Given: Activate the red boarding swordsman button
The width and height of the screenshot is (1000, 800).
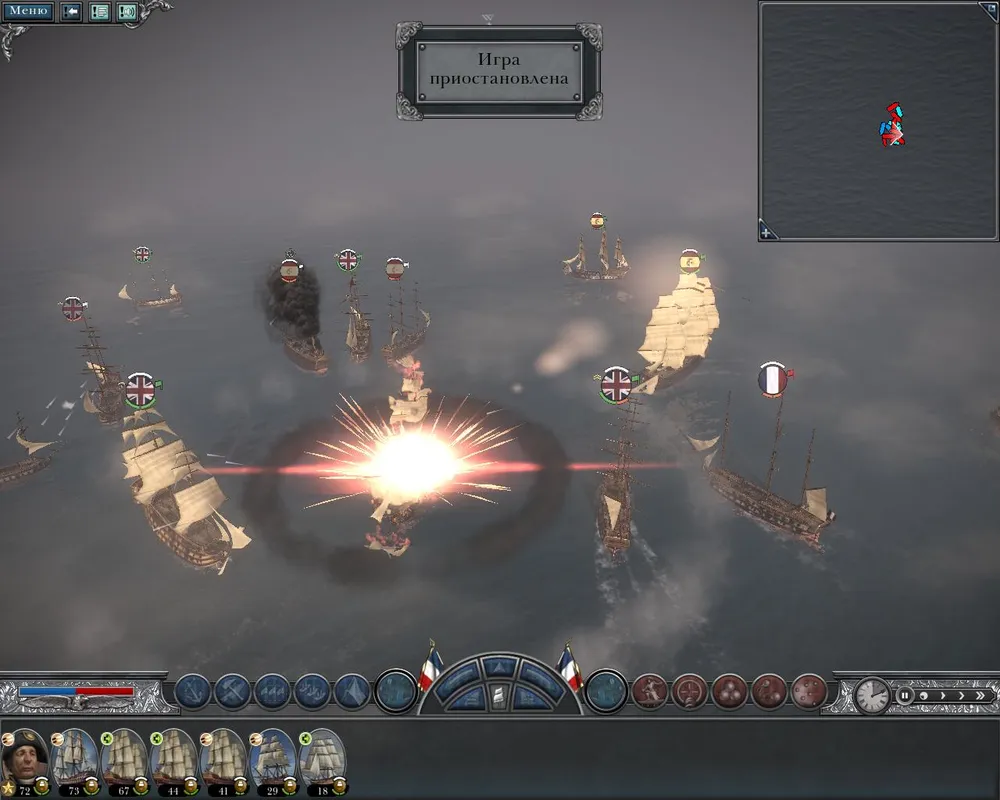Looking at the screenshot, I should 649,692.
